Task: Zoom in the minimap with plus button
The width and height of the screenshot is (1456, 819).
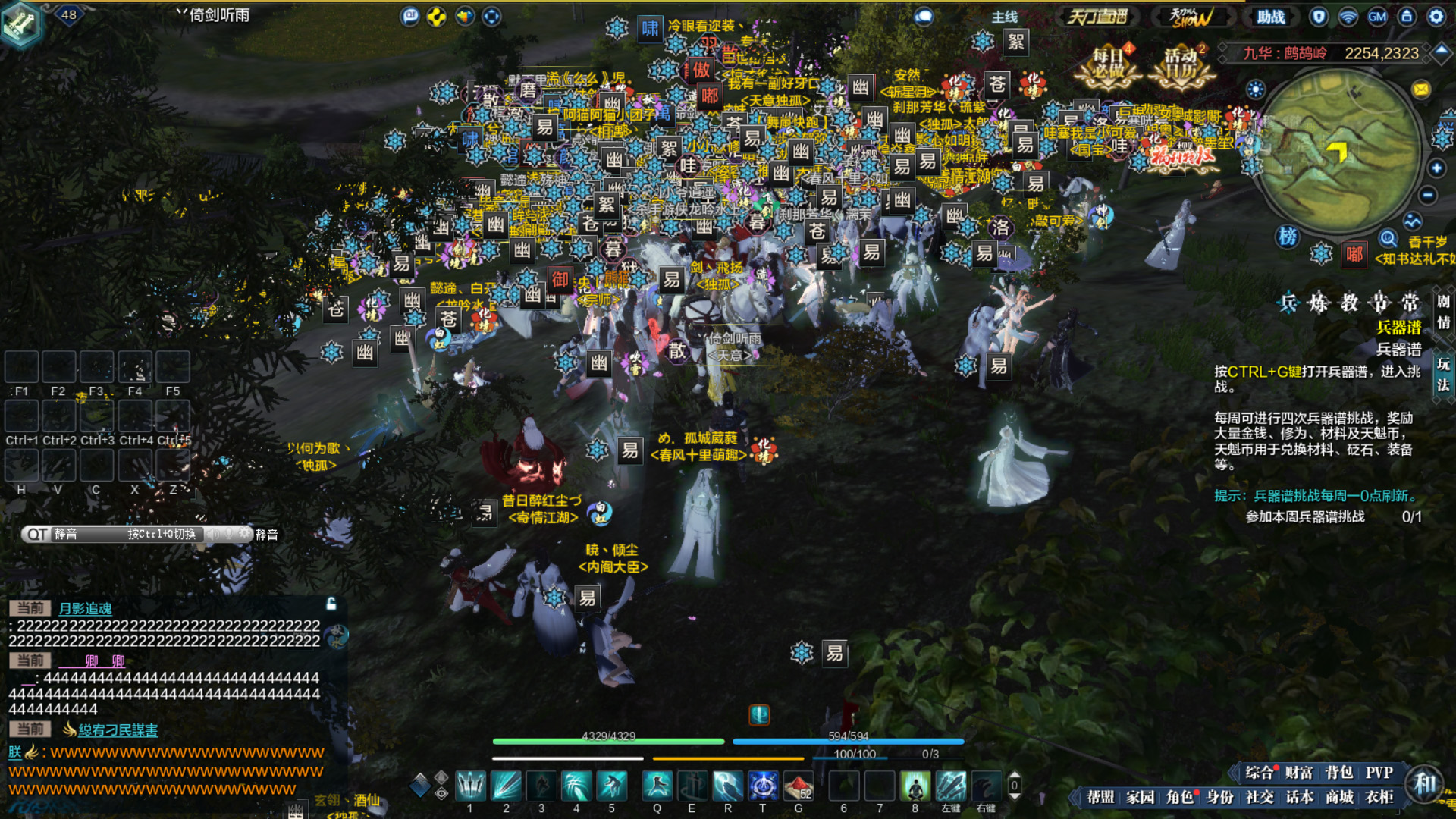Action: click(1436, 168)
